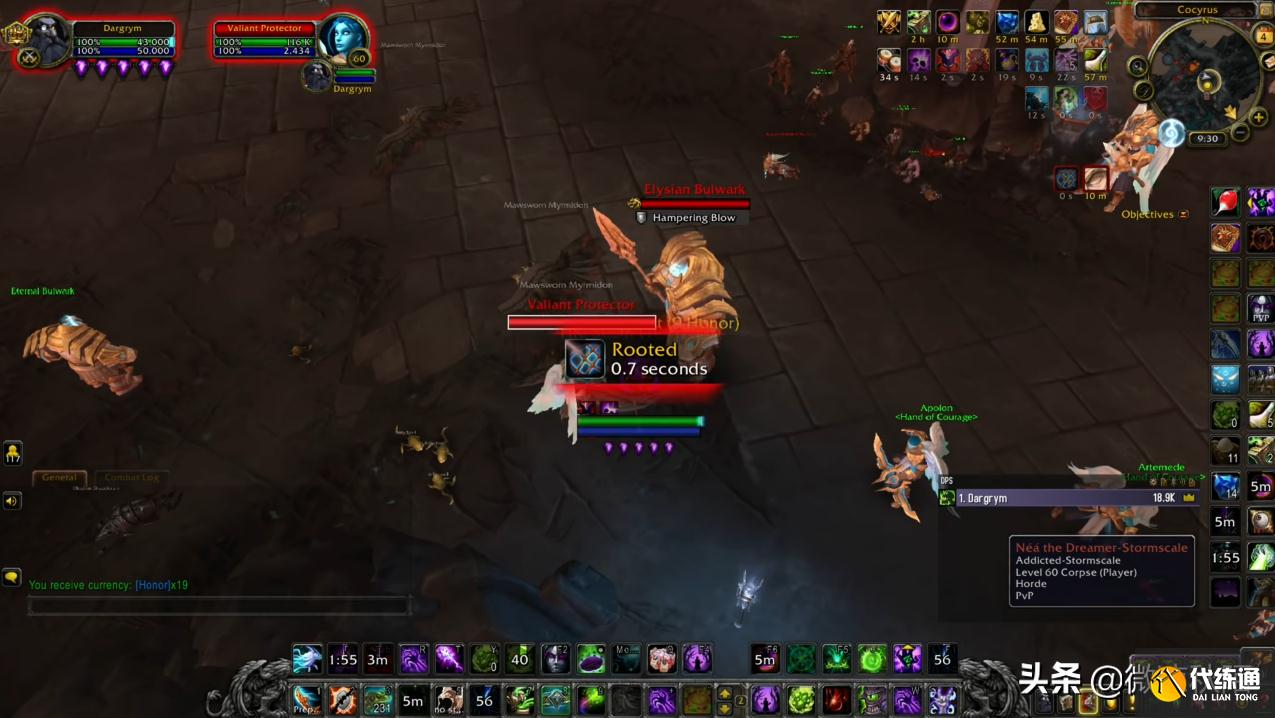The height and width of the screenshot is (718, 1275).
Task: Click the yellow cheese buff icon
Action: pos(1037,22)
